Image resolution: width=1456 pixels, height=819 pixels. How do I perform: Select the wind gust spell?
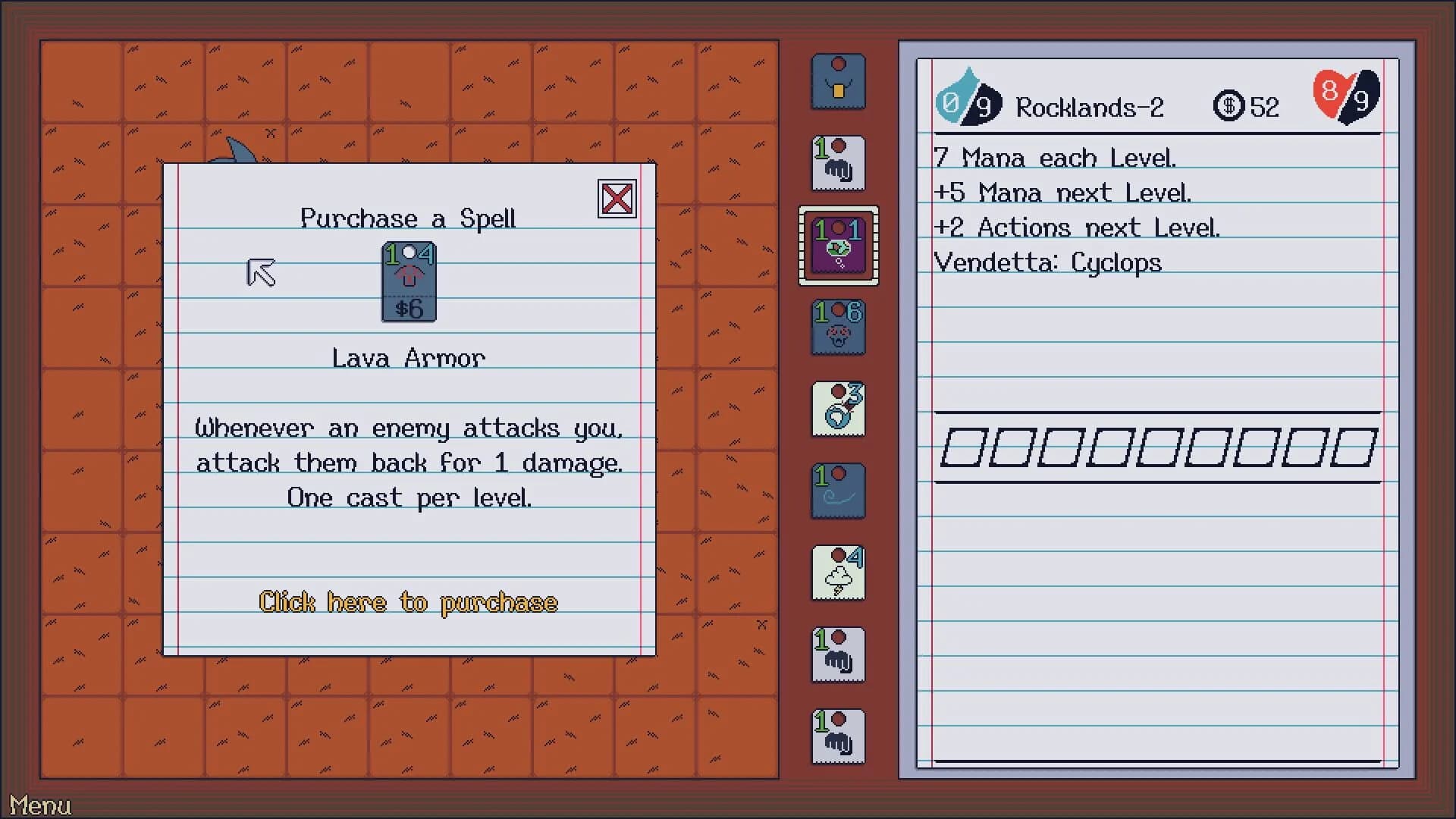pyautogui.click(x=837, y=491)
